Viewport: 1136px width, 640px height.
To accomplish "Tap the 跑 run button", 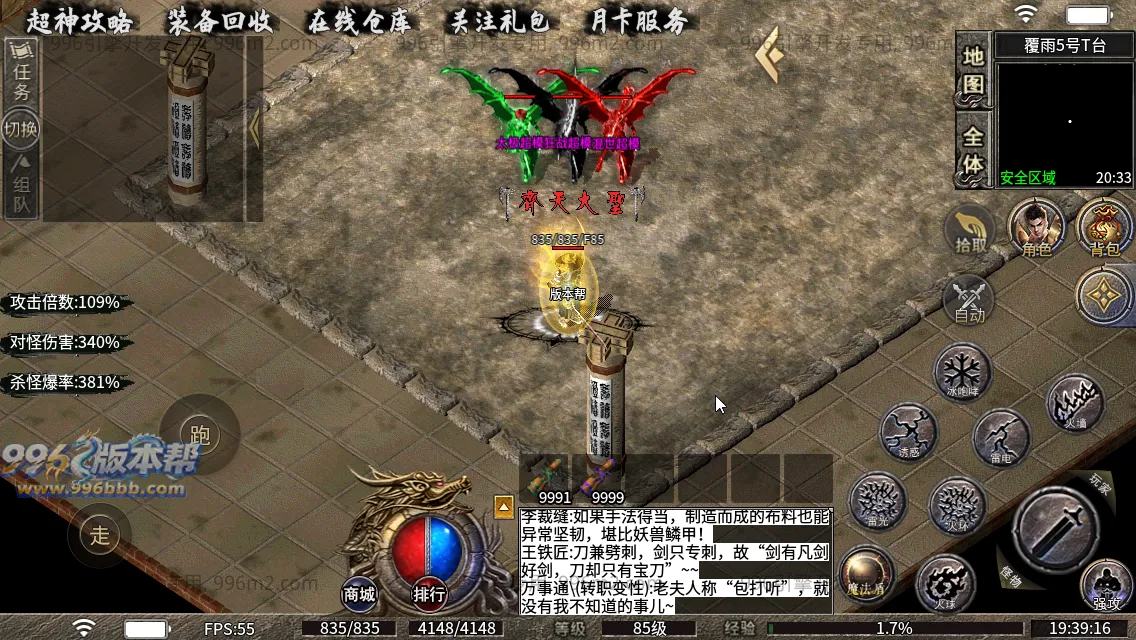I will coord(199,435).
